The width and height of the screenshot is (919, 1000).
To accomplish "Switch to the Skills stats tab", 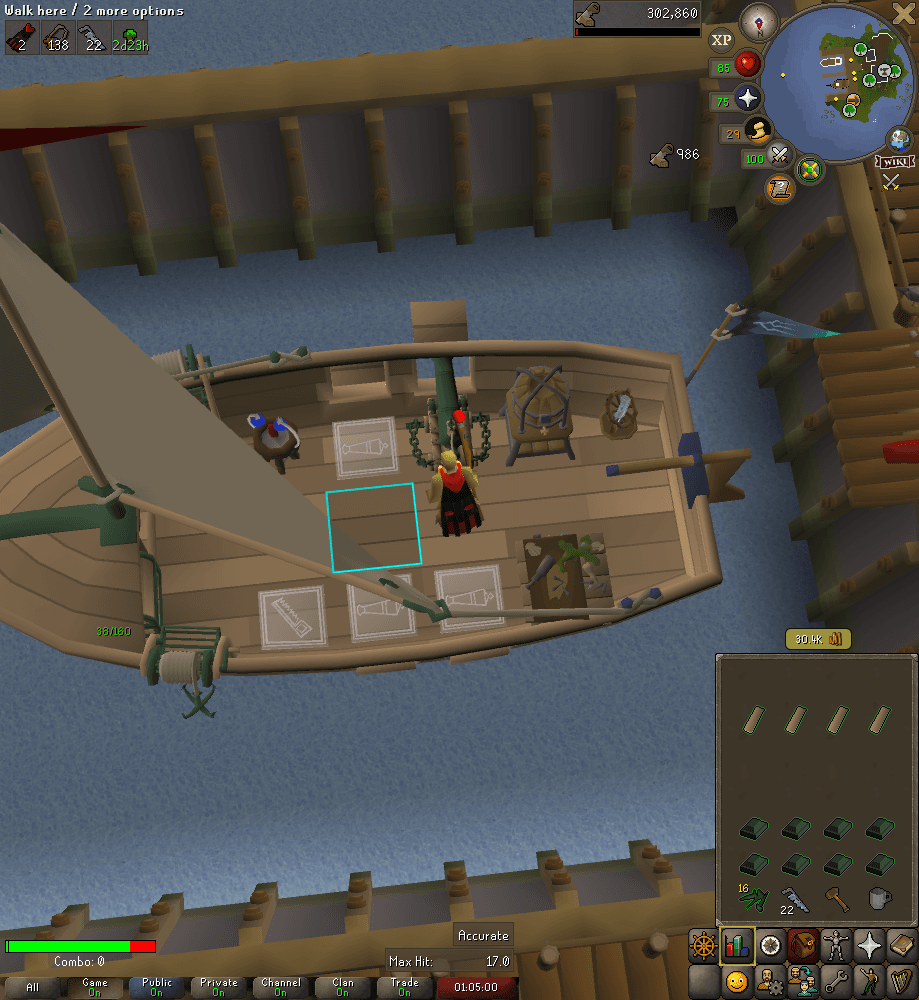I will [x=737, y=945].
